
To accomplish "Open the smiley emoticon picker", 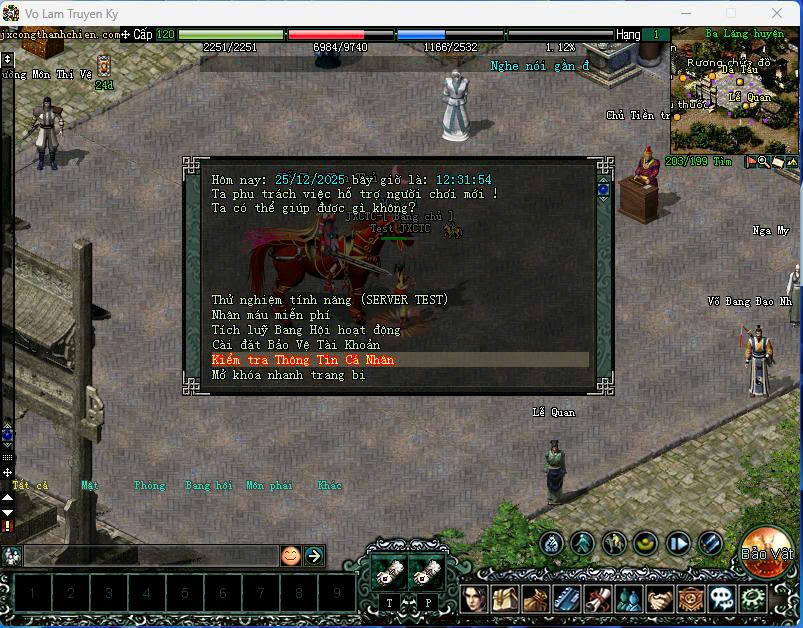I will 290,556.
